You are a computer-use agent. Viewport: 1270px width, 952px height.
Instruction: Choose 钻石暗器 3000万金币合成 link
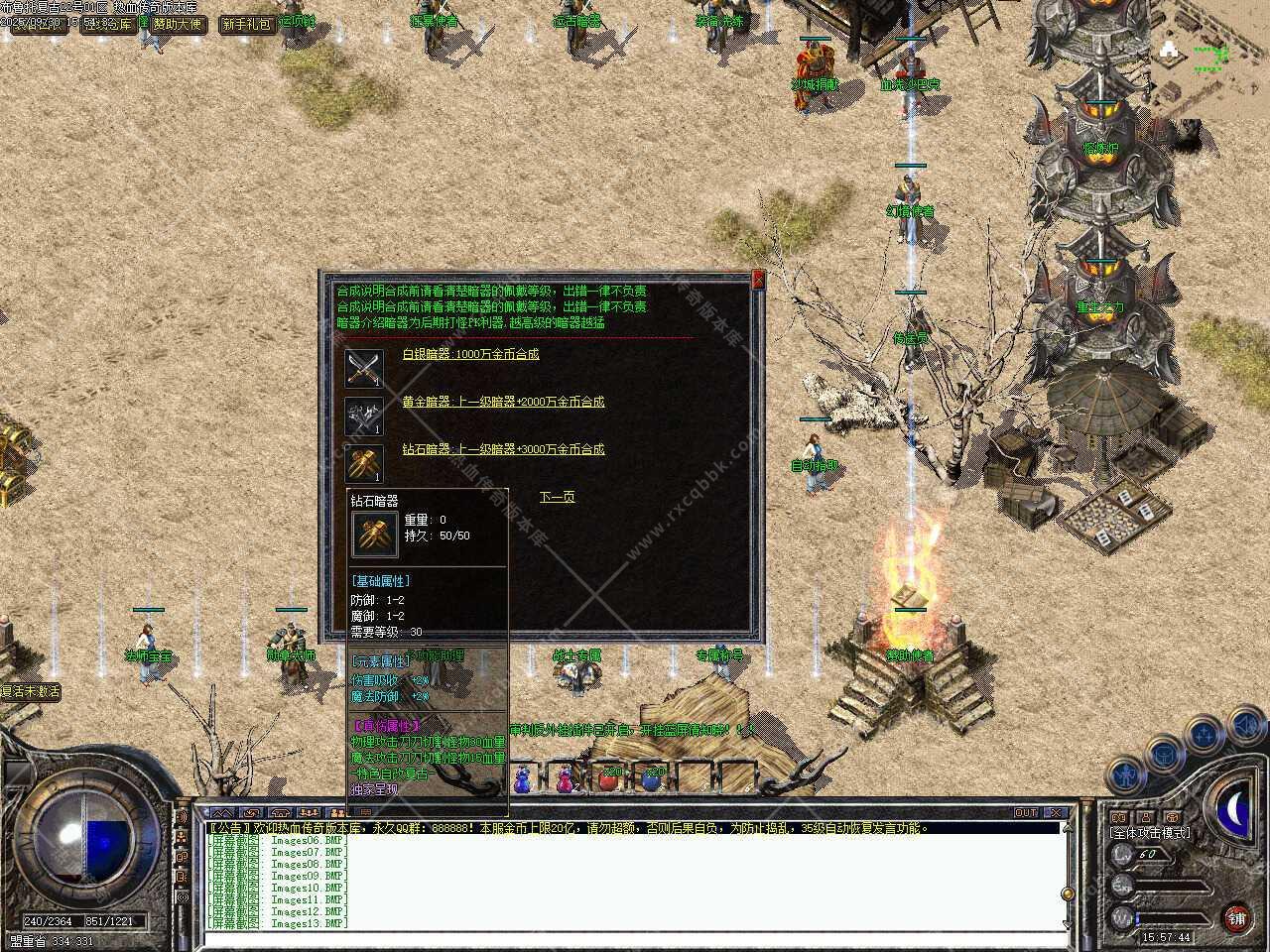502,449
